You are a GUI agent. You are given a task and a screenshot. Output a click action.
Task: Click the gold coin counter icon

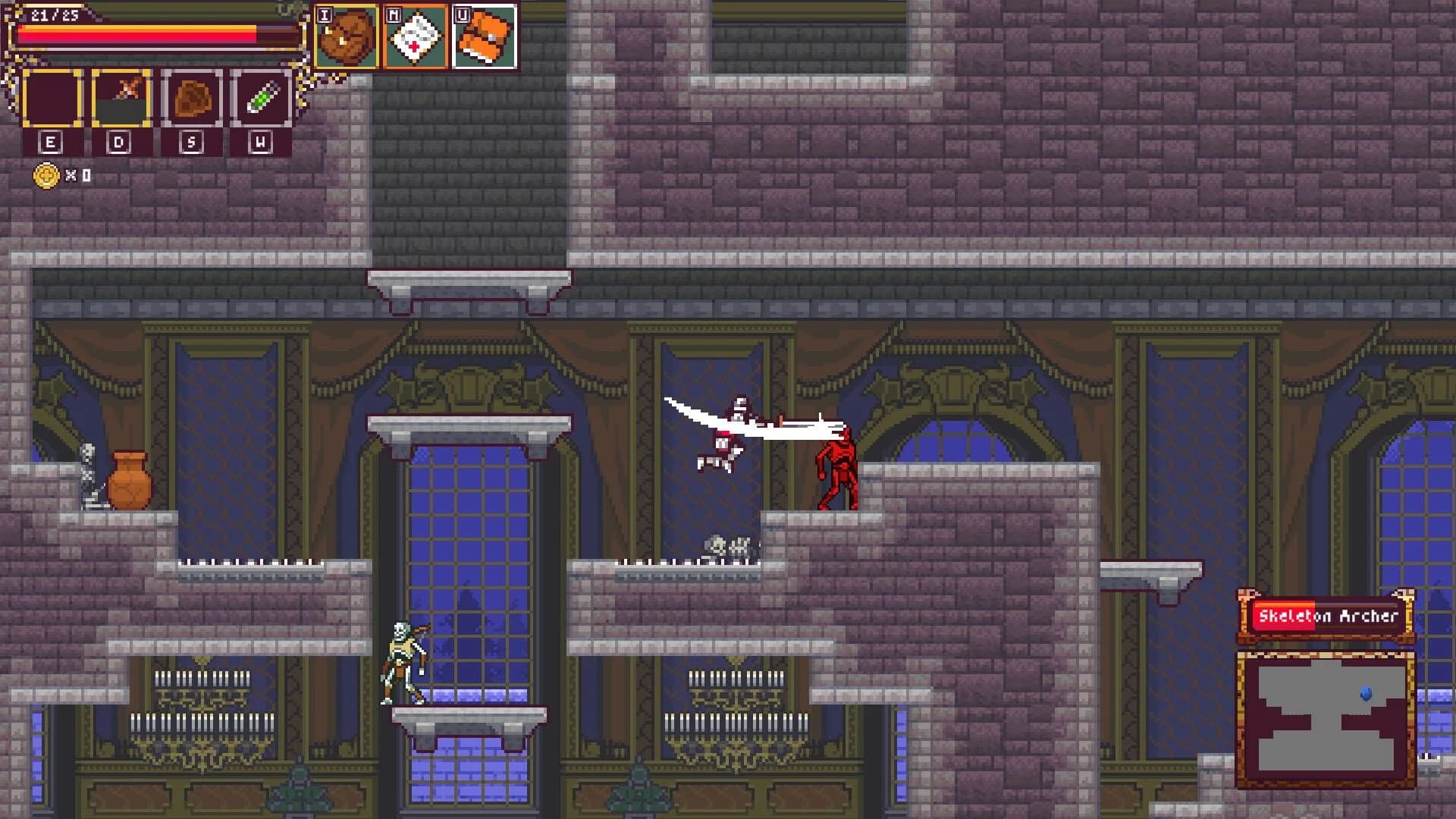click(48, 175)
